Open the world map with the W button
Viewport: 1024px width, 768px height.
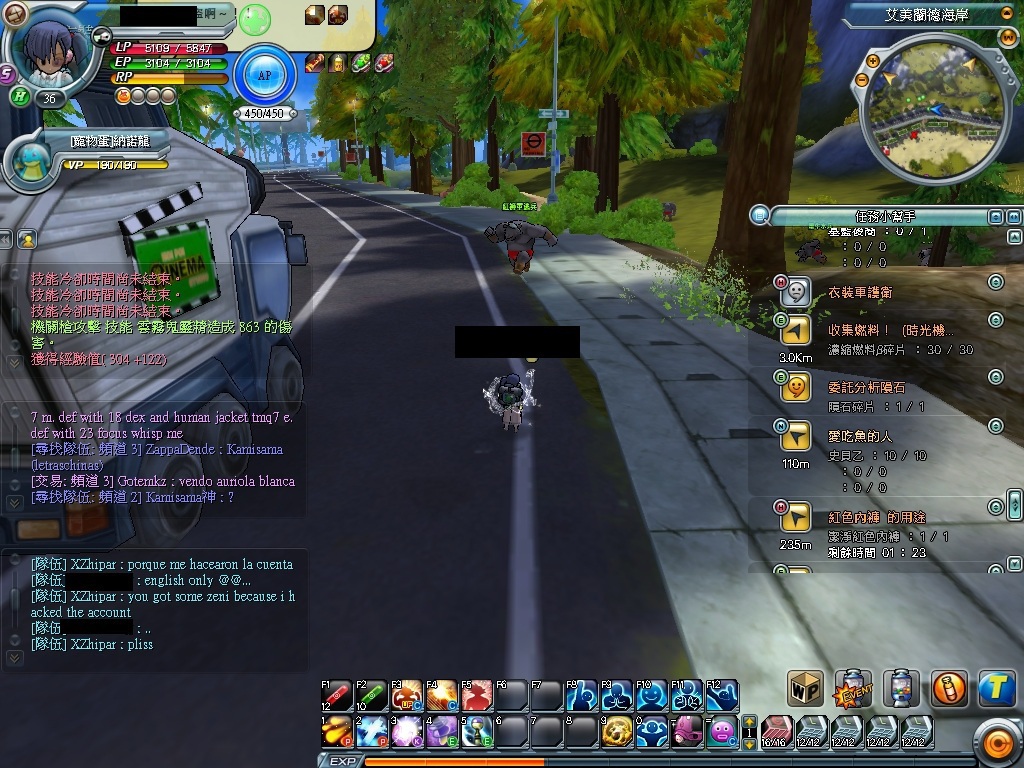[x=1007, y=38]
